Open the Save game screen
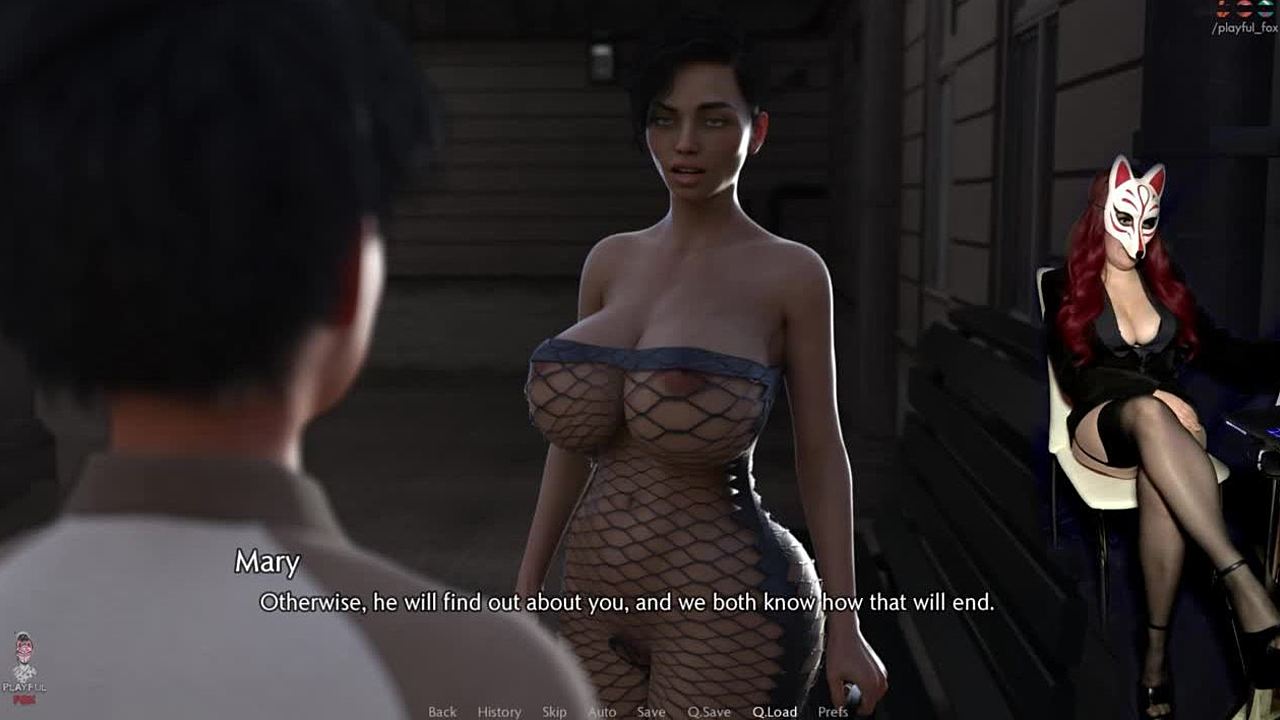 651,712
